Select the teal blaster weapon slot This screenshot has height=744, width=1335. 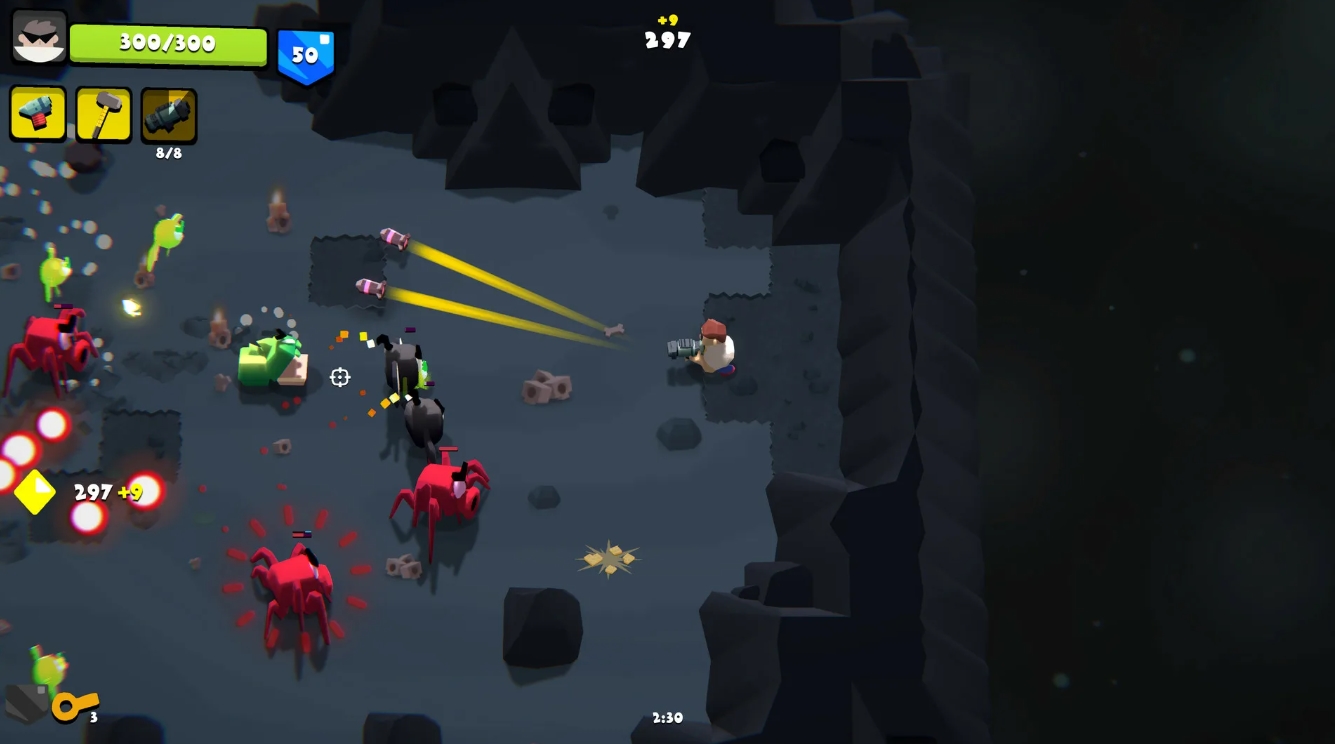pos(38,114)
